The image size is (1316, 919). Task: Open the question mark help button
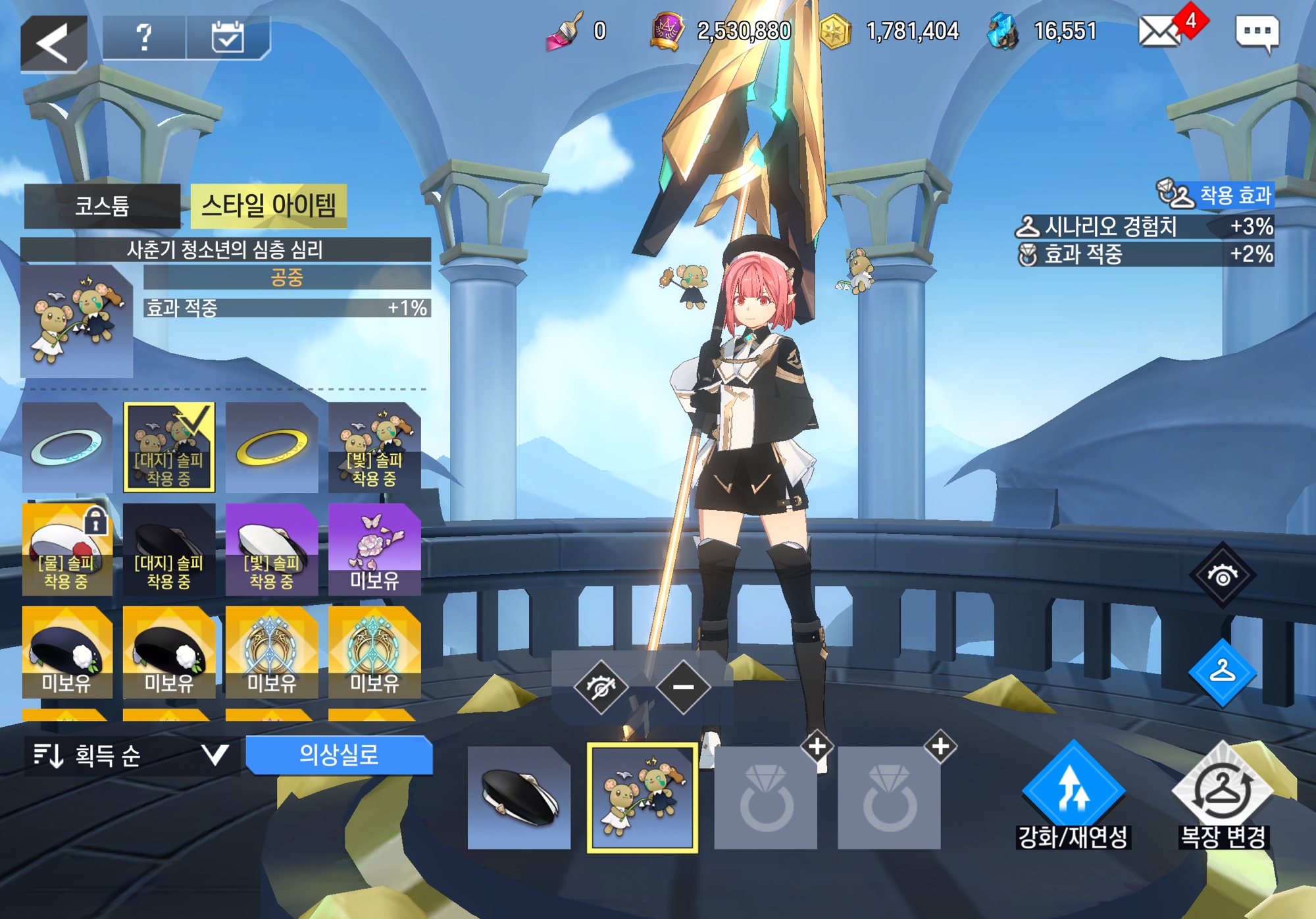(144, 38)
